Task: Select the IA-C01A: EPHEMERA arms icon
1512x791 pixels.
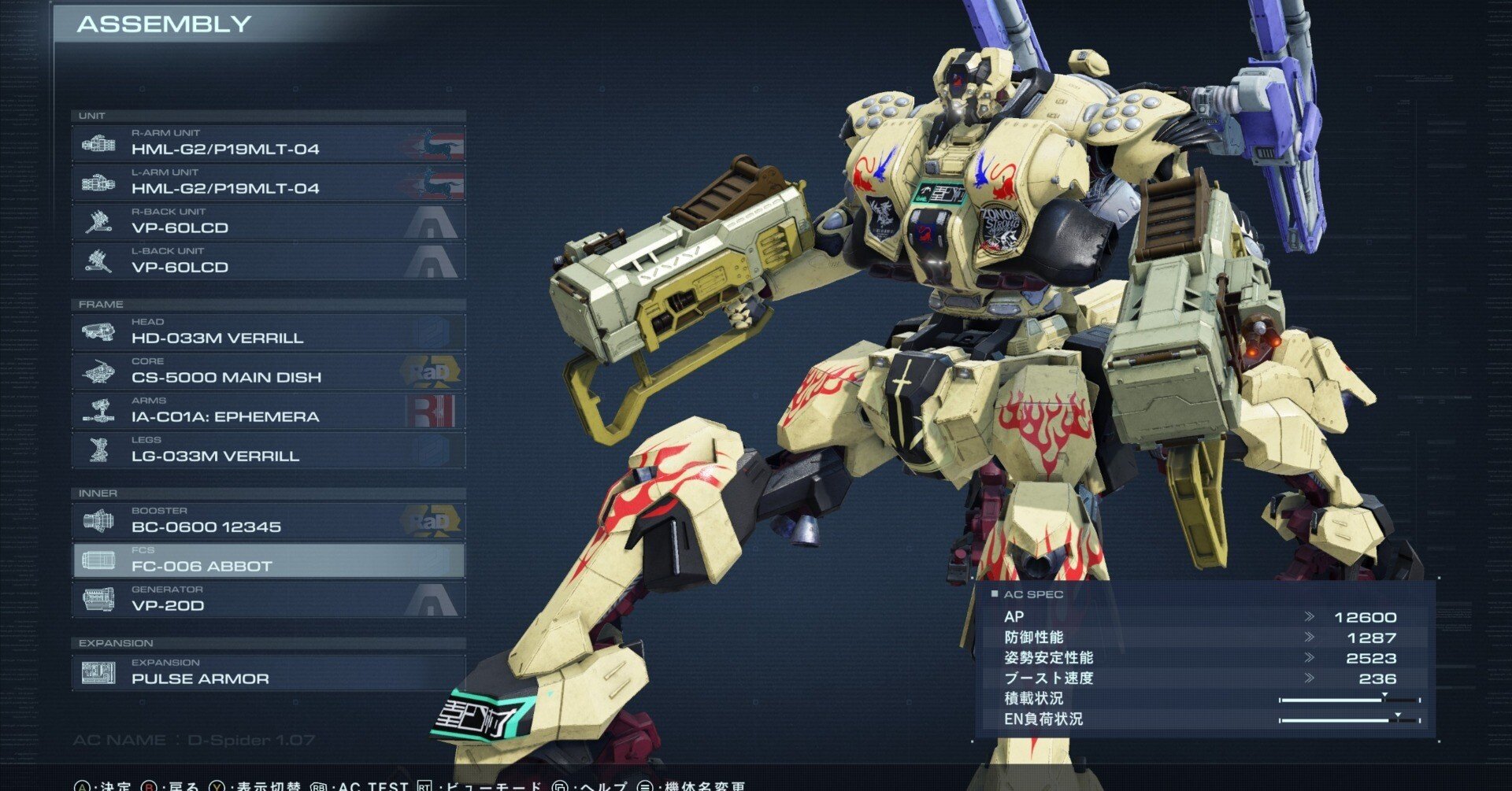Action: (98, 410)
